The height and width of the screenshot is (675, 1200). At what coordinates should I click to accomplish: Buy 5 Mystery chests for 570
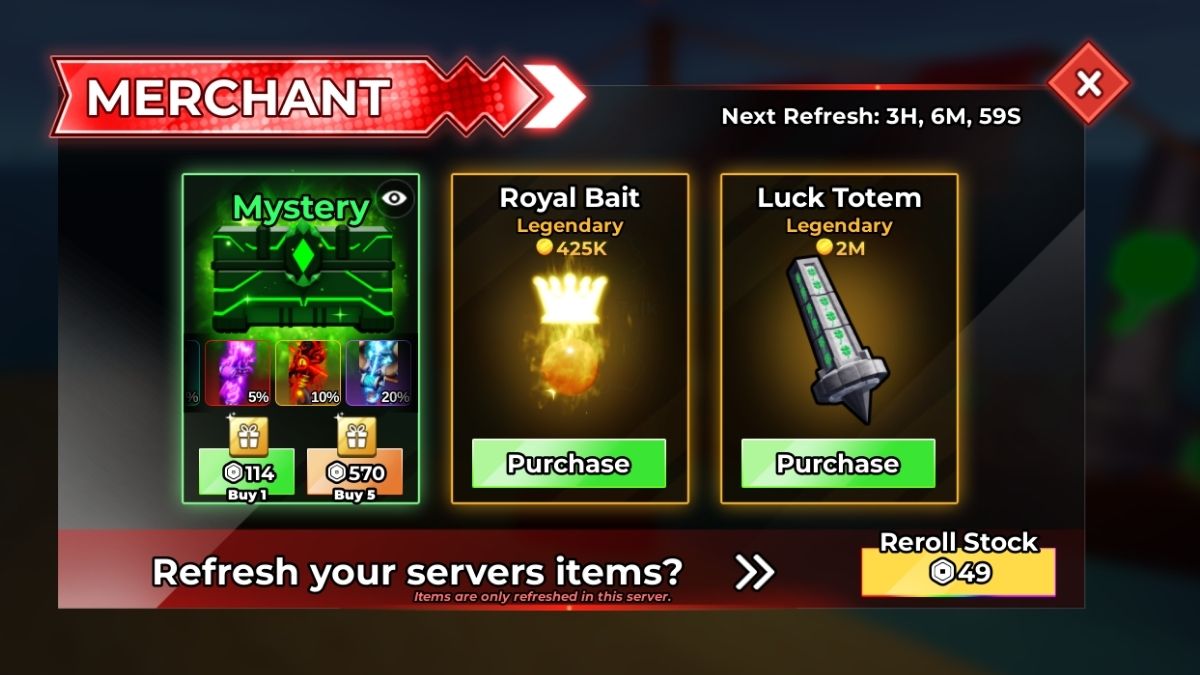(x=355, y=472)
